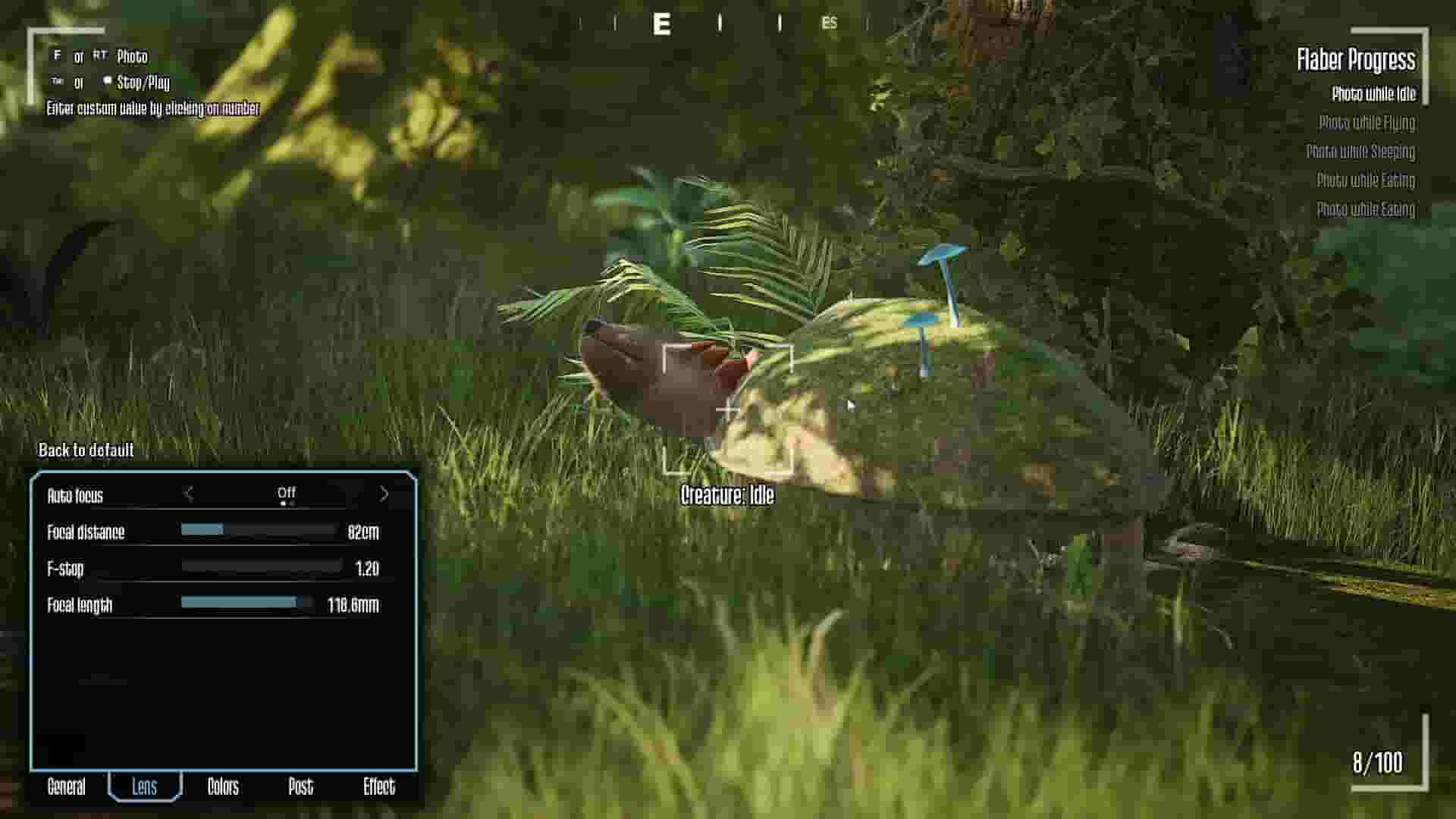The image size is (1456, 819).
Task: Click the dot indicator under Off
Action: point(284,505)
